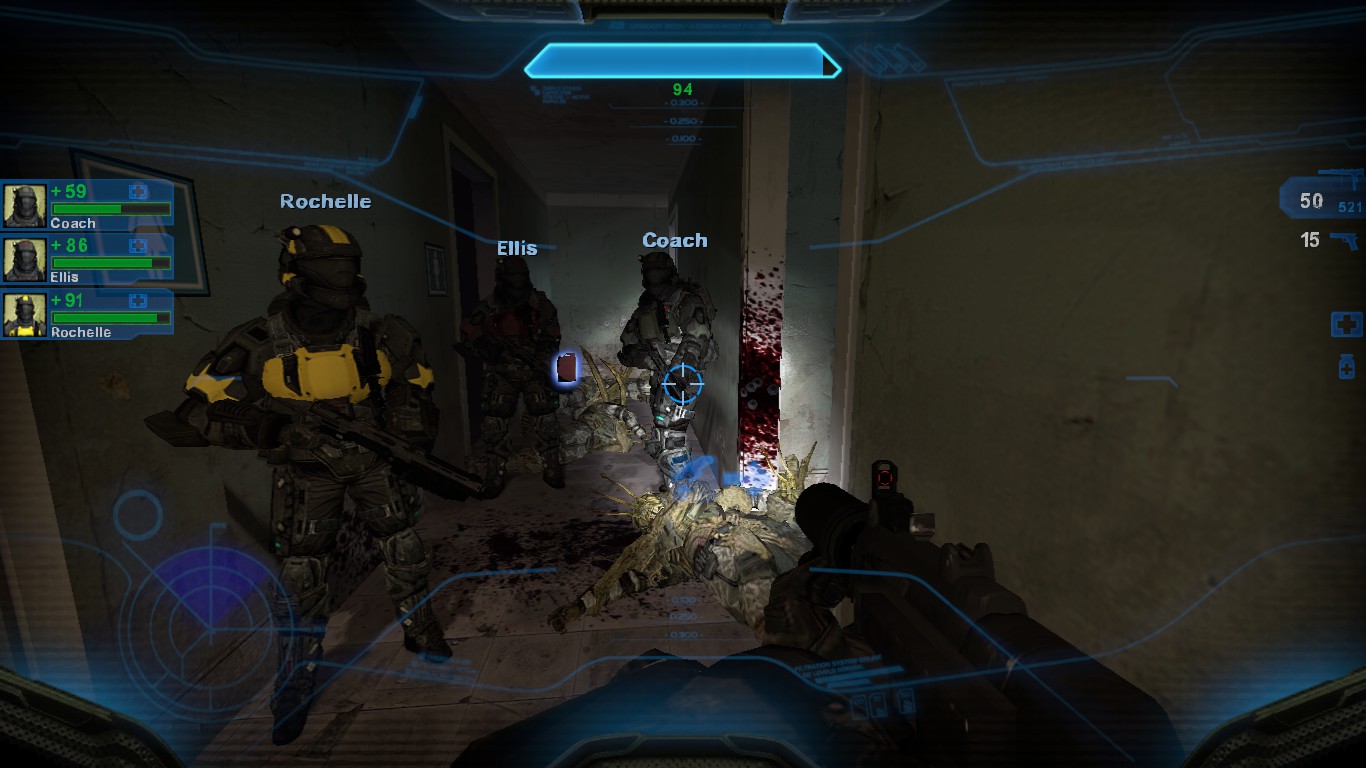Switch to the pistol sidearm slot
Viewport: 1366px width, 768px height.
coord(1344,241)
